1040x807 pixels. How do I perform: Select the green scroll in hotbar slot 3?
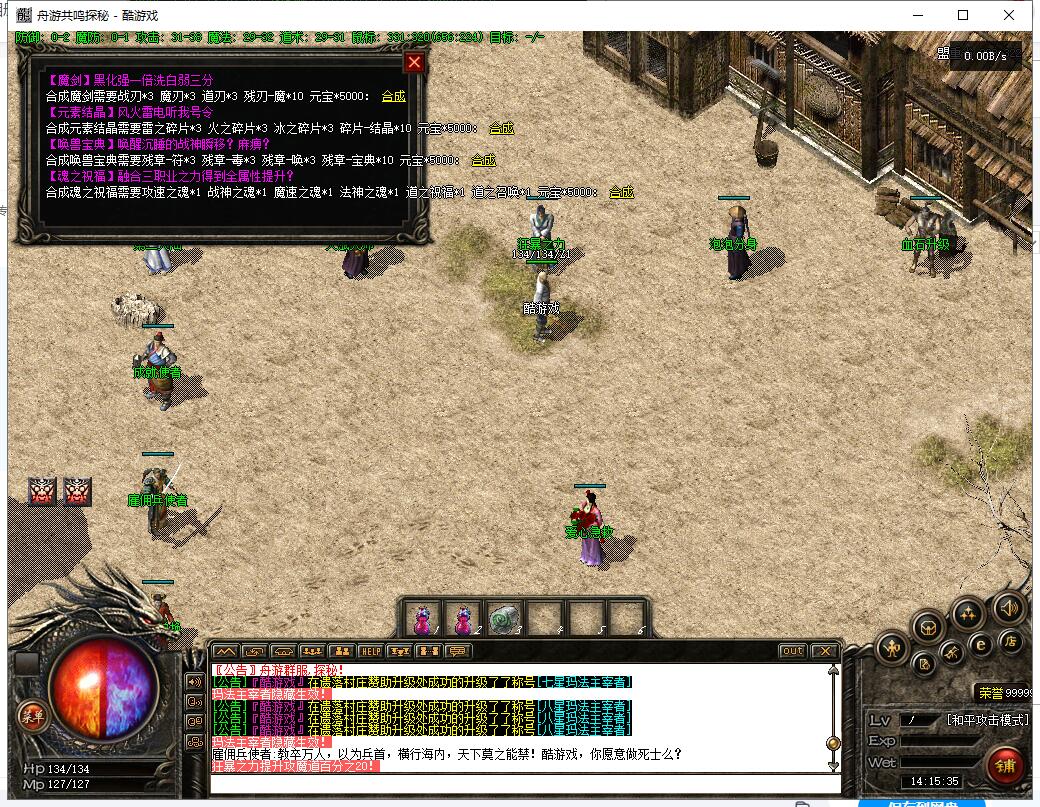(505, 618)
